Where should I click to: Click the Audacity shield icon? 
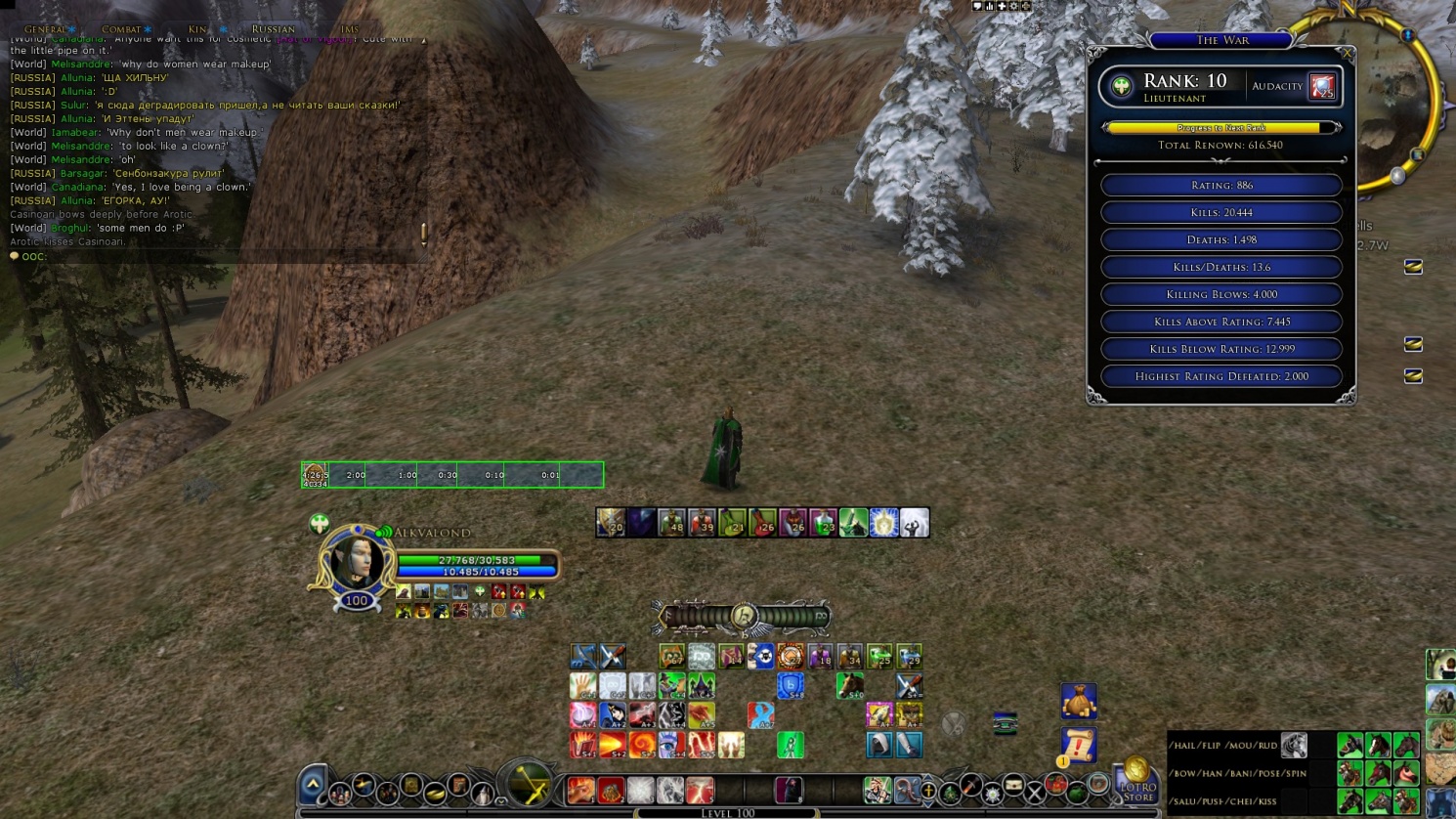pyautogui.click(x=1322, y=87)
